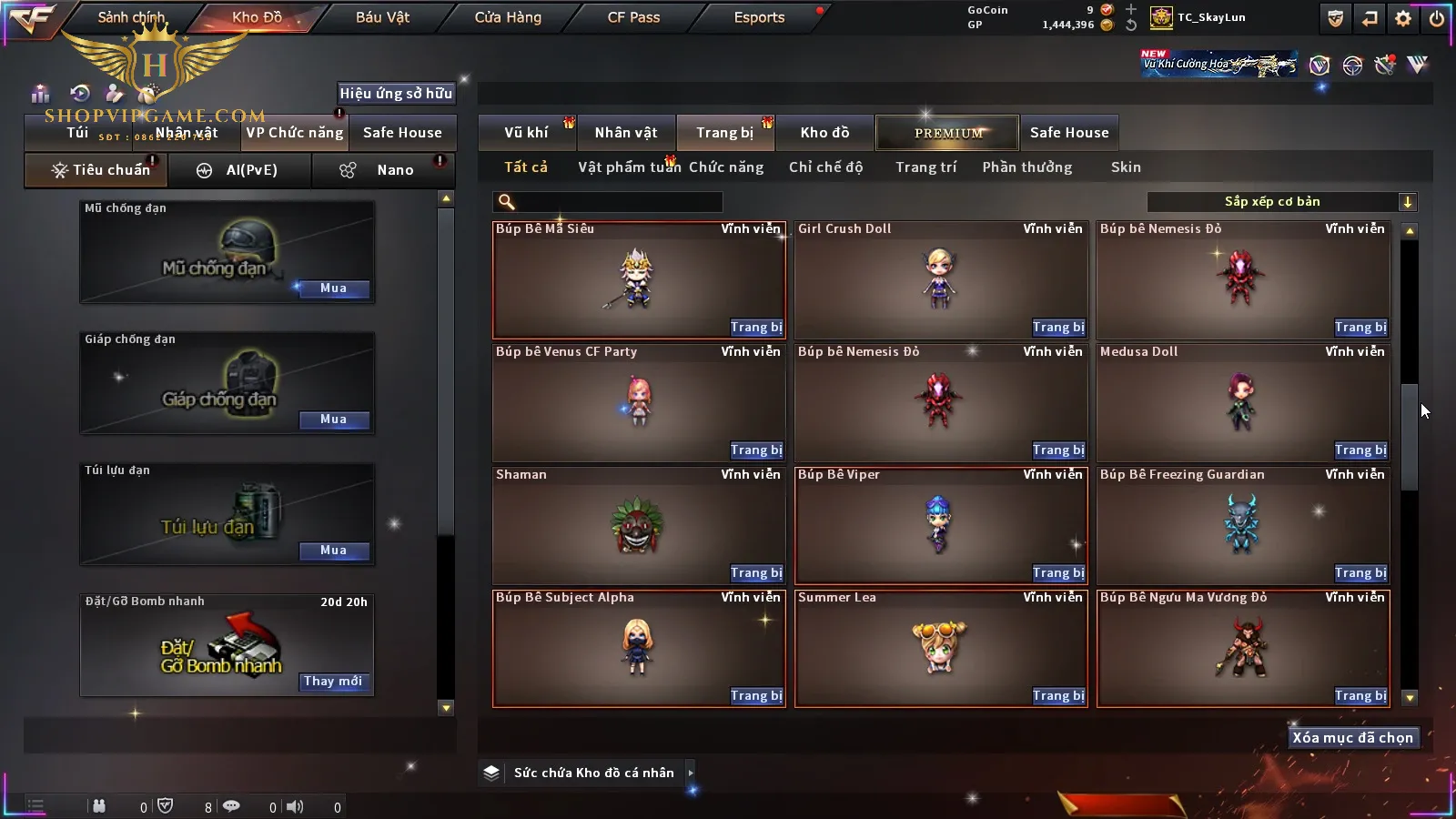Screen dimensions: 1456x819
Task: Open the gear settings icon
Action: tap(1403, 18)
